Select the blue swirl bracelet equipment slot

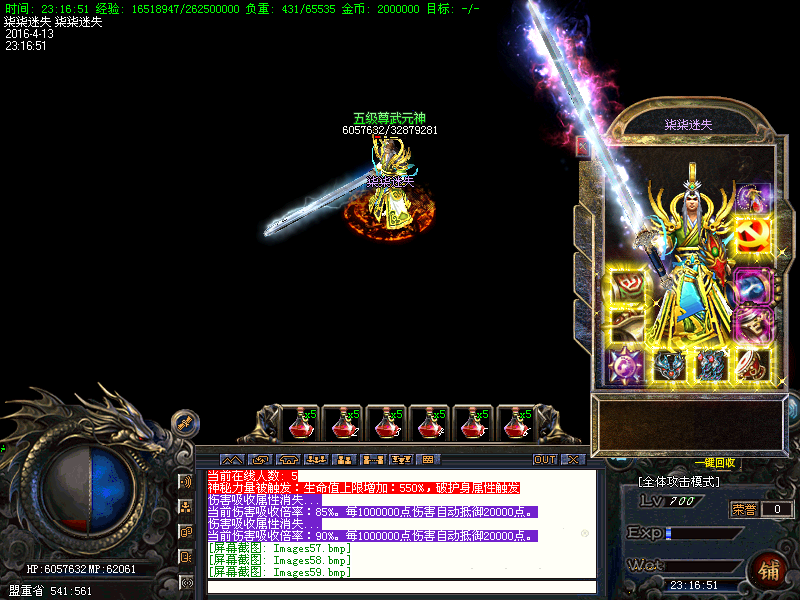(x=753, y=286)
